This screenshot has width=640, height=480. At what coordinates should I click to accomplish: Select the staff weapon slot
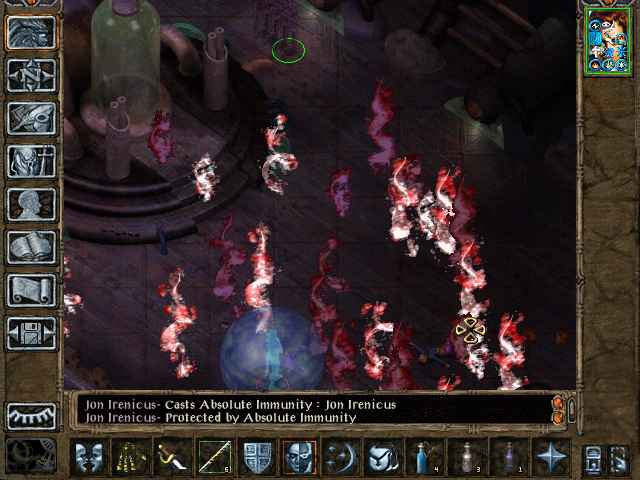[213, 457]
